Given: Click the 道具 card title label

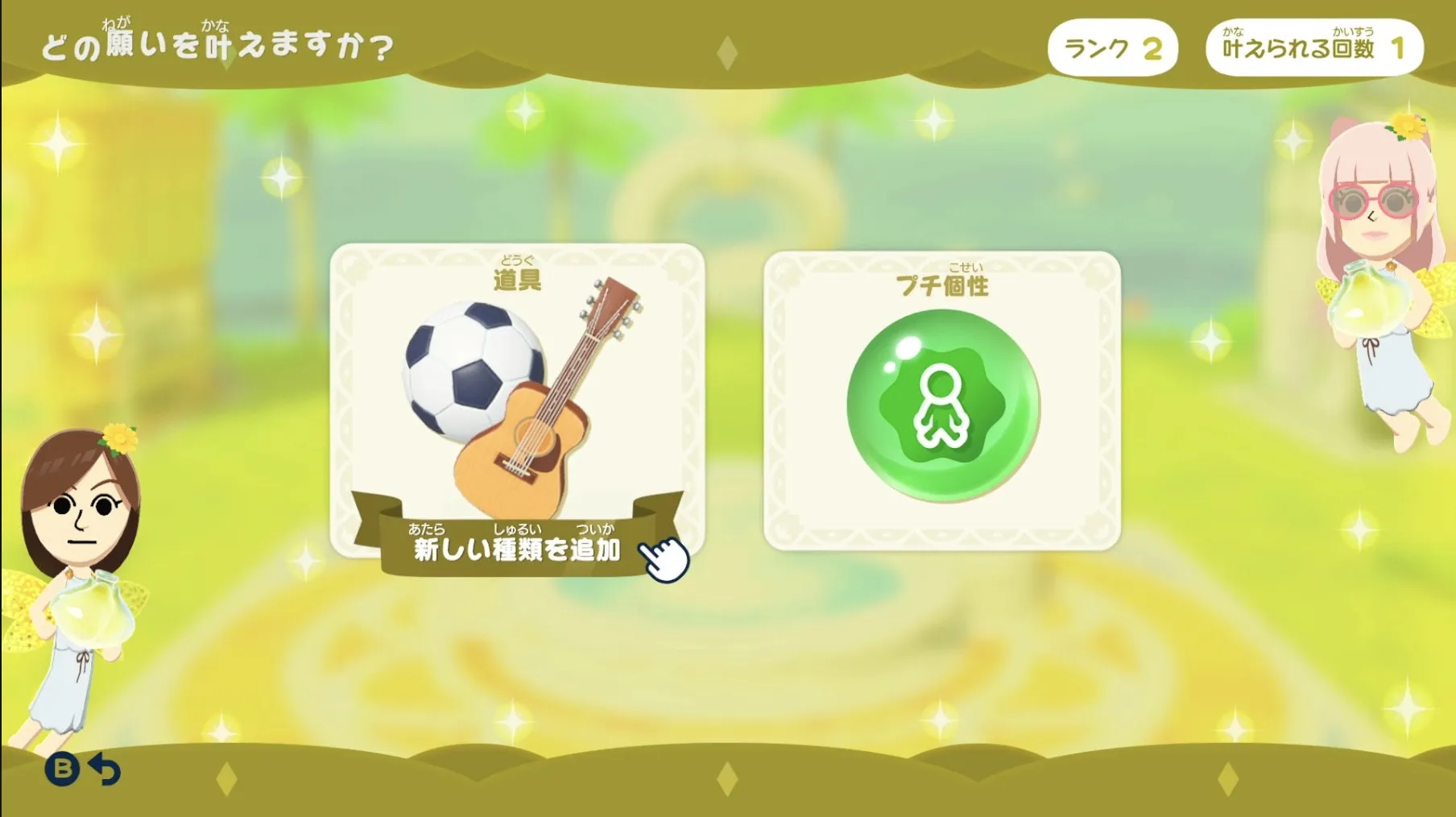Looking at the screenshot, I should pyautogui.click(x=518, y=280).
